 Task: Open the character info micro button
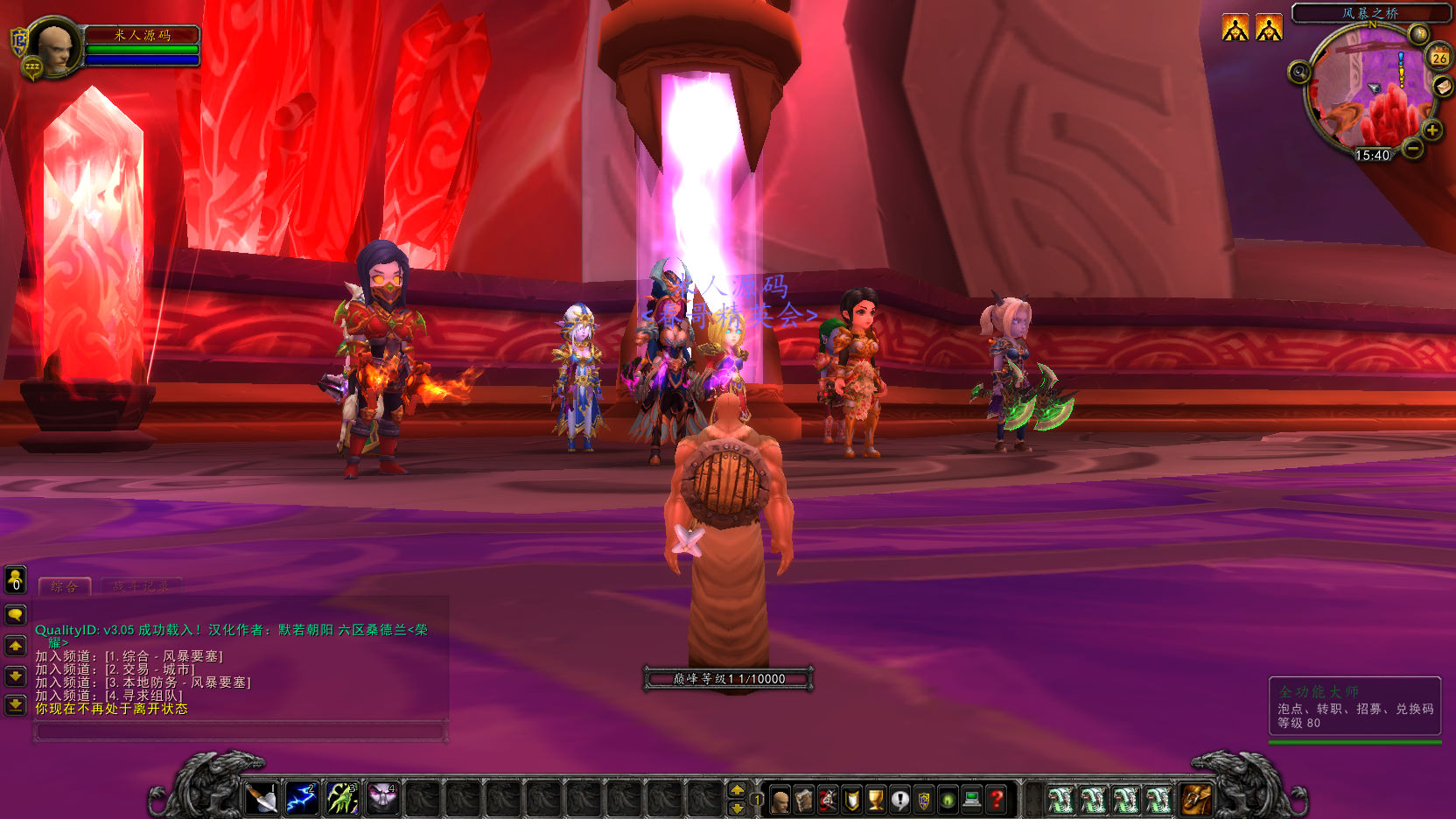(x=780, y=799)
